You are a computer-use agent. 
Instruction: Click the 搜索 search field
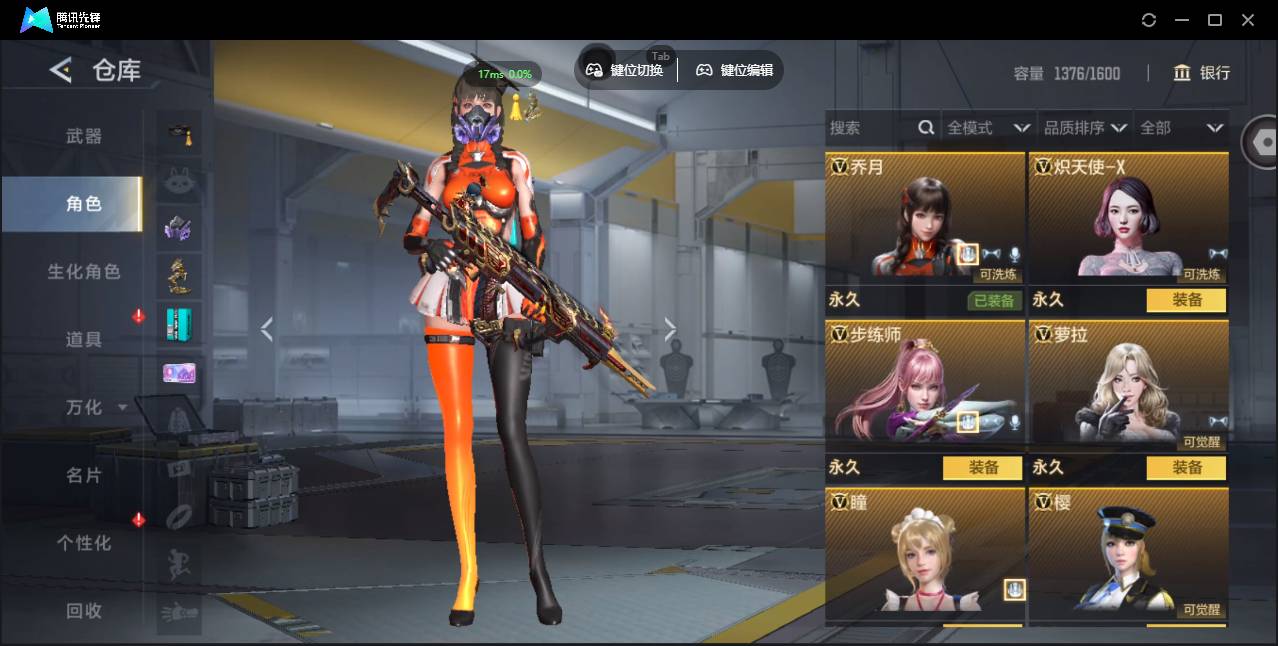pyautogui.click(x=870, y=128)
